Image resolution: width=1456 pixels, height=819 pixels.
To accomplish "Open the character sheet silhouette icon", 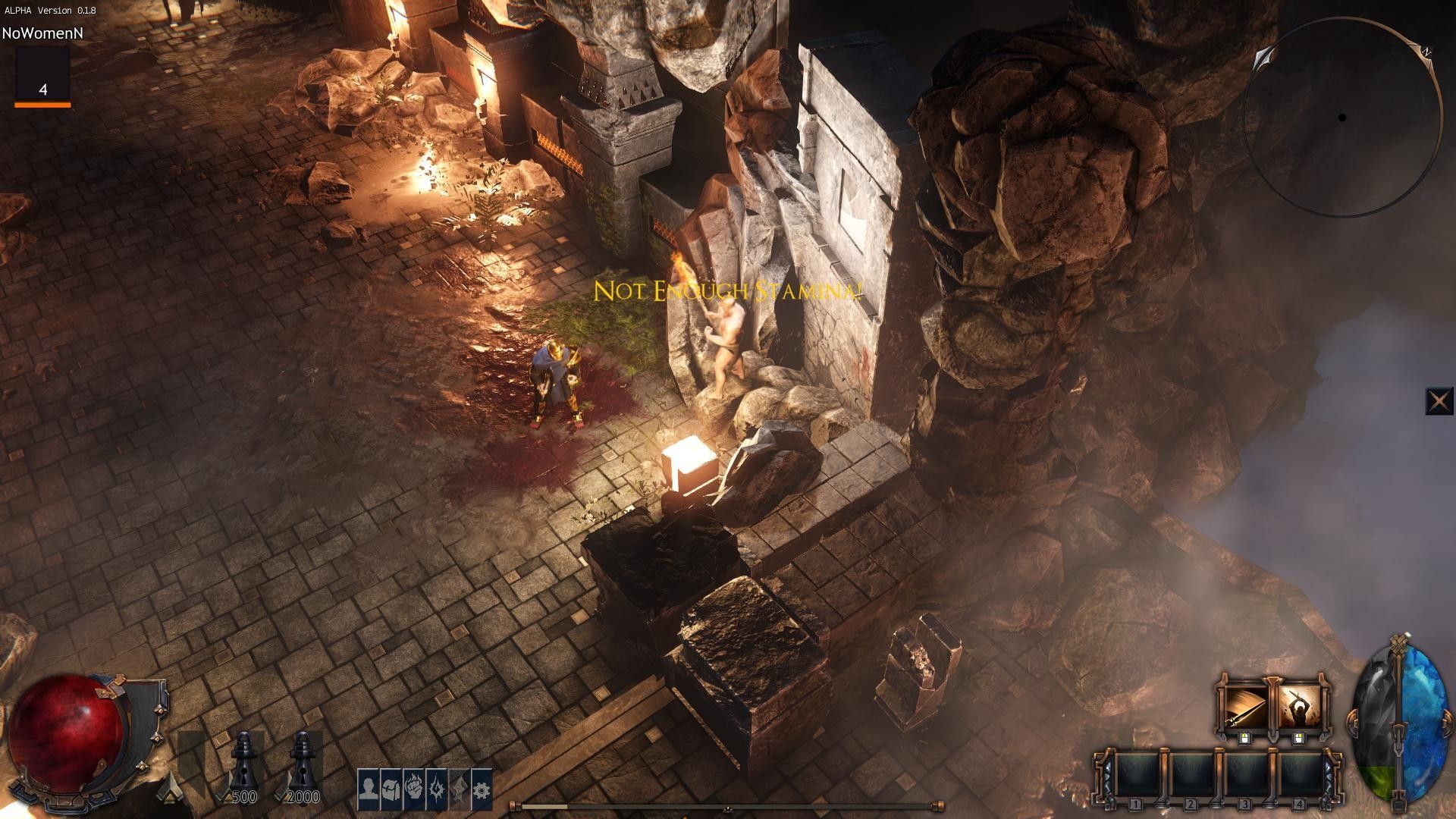I will point(369,789).
